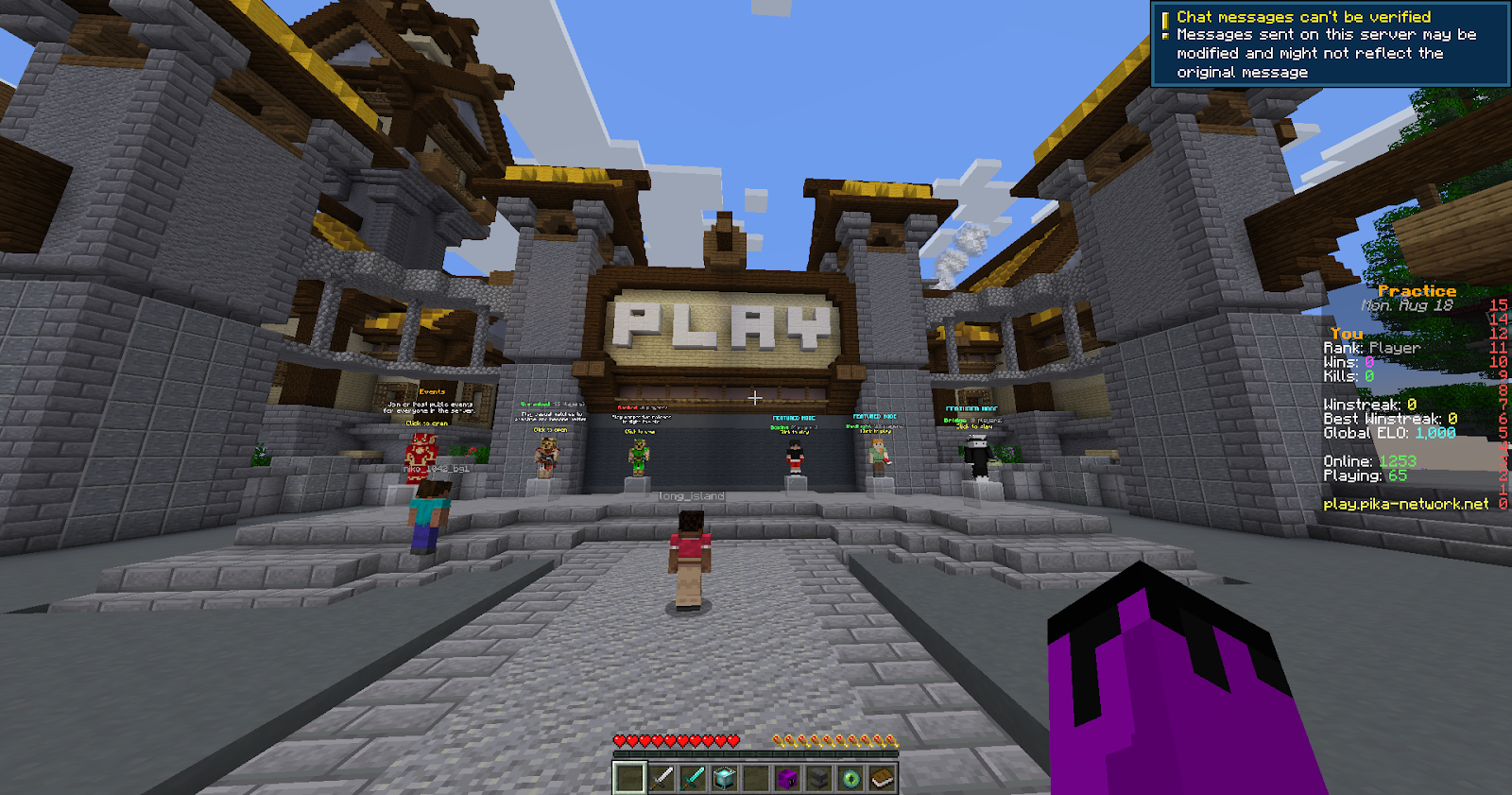Click the Unranked queue NPC

[x=547, y=456]
